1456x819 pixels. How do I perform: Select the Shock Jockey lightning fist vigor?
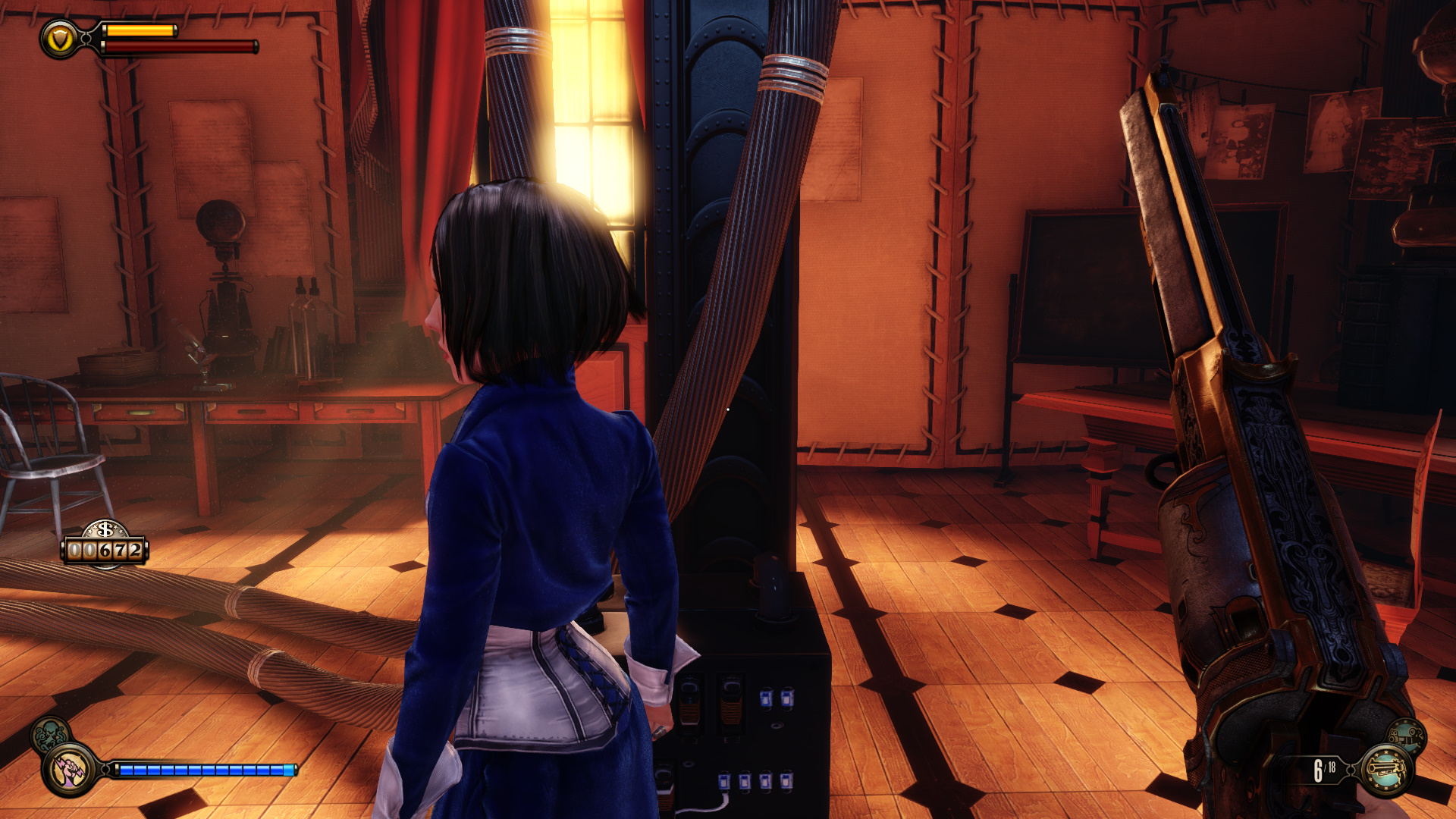pyautogui.click(x=70, y=770)
